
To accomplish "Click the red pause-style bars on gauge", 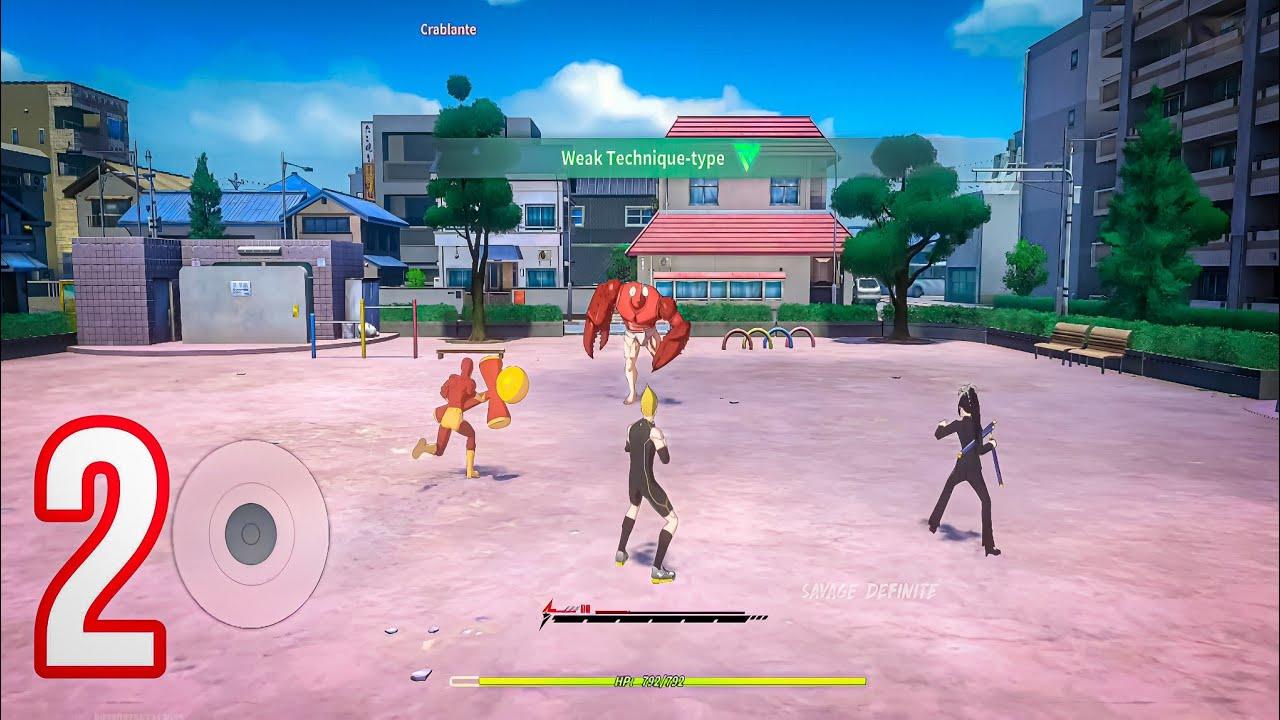I will pos(587,607).
